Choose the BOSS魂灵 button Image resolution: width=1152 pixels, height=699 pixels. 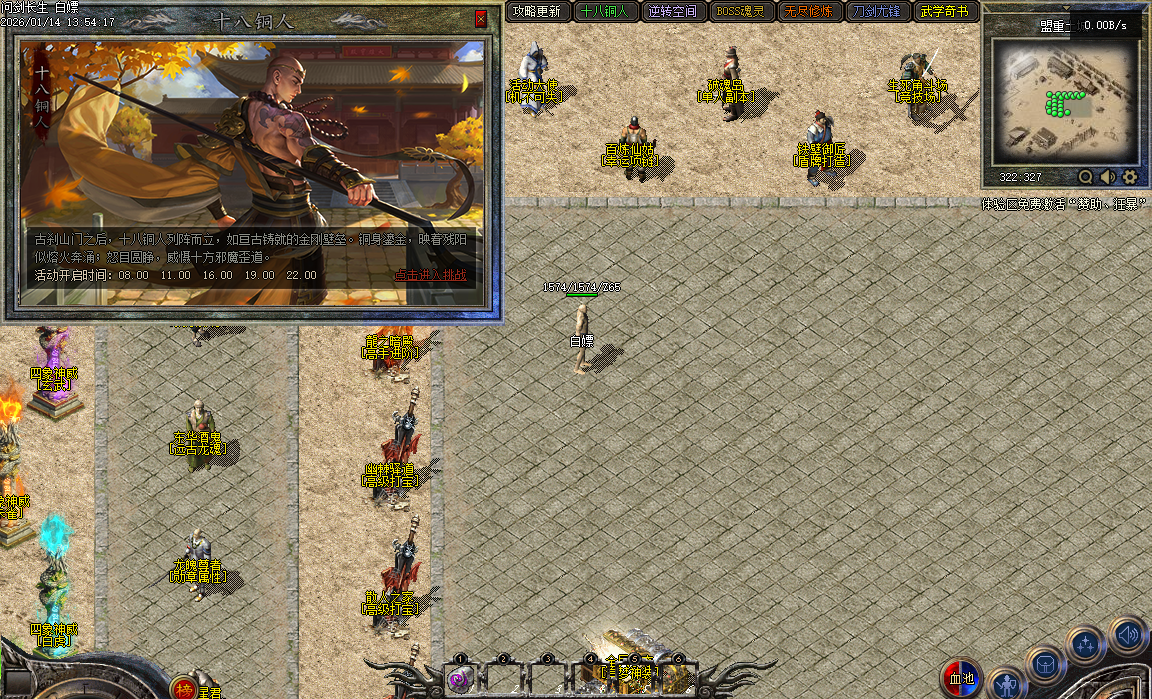(x=741, y=12)
